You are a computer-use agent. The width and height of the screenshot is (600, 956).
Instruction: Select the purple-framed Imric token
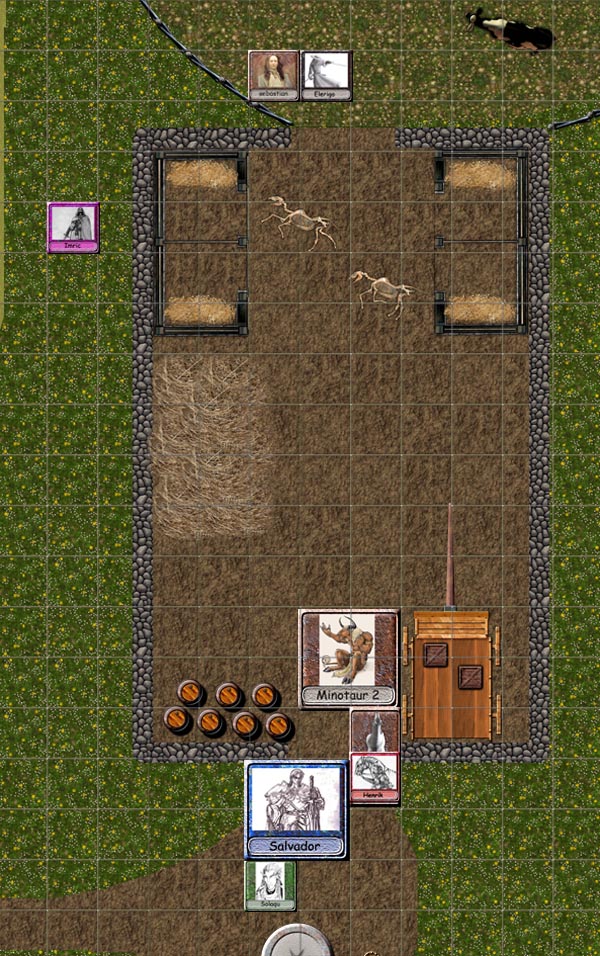(x=73, y=227)
